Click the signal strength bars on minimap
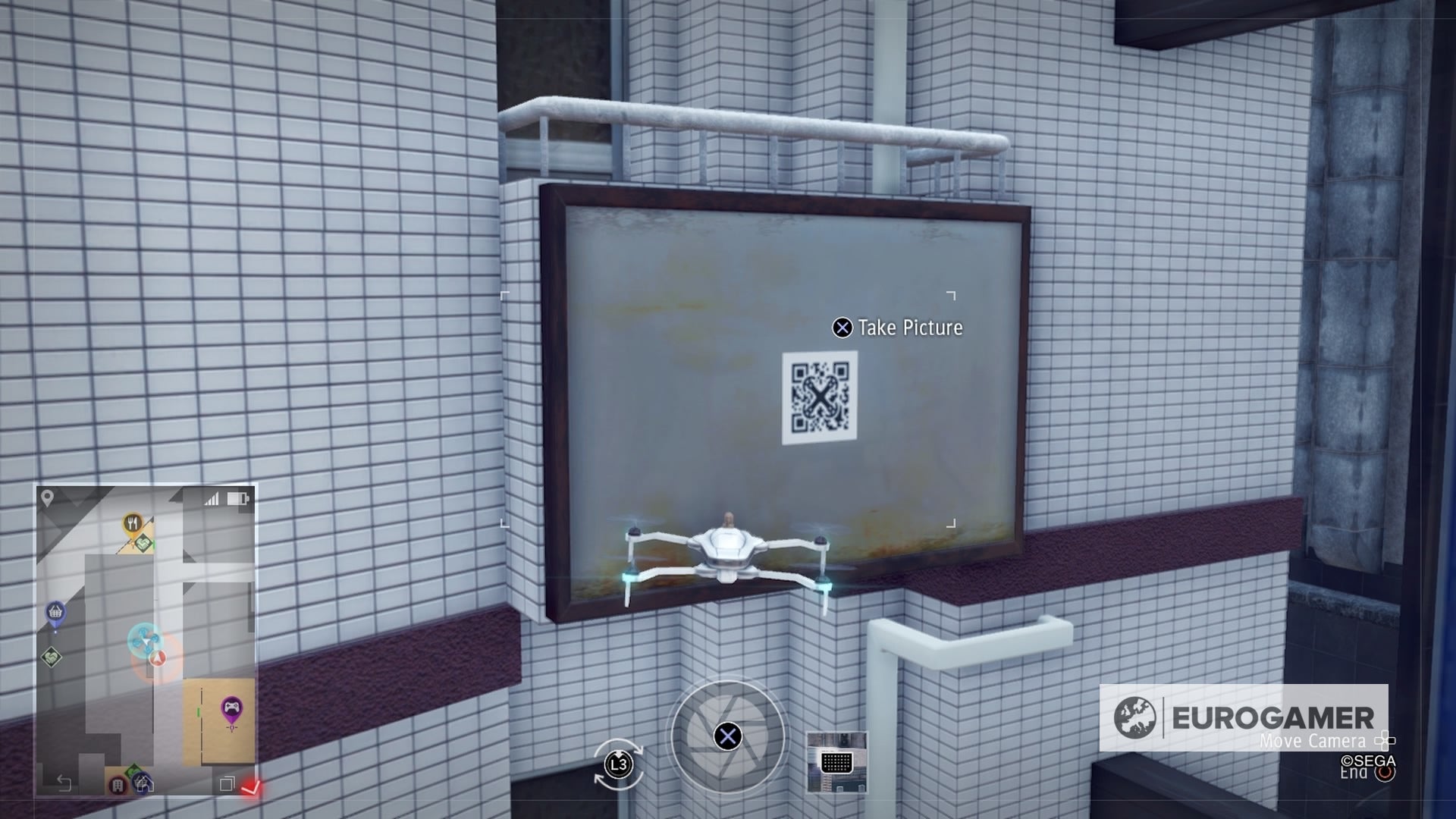The width and height of the screenshot is (1456, 819). point(212,498)
